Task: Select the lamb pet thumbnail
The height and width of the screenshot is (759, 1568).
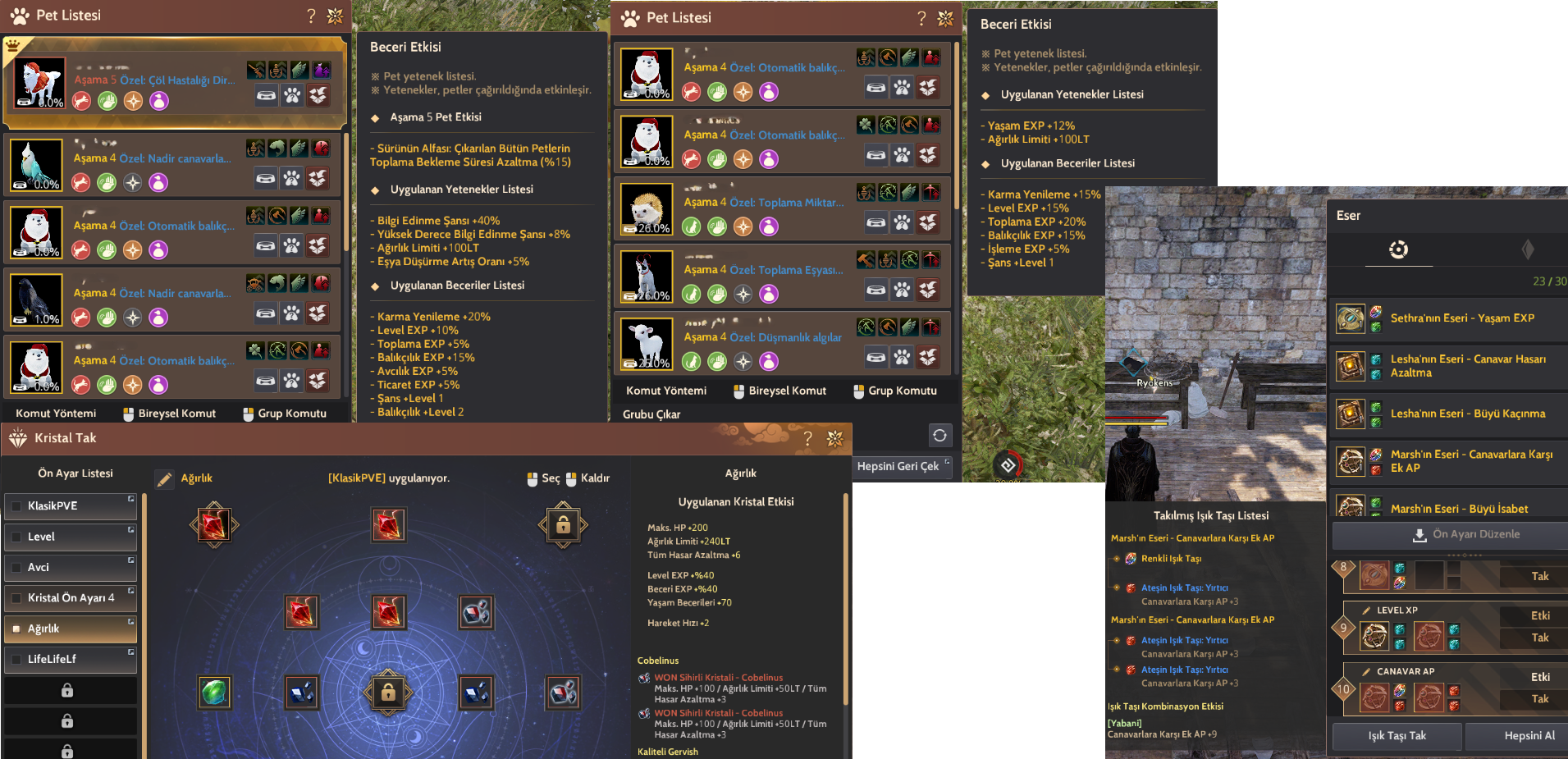Action: coord(646,343)
